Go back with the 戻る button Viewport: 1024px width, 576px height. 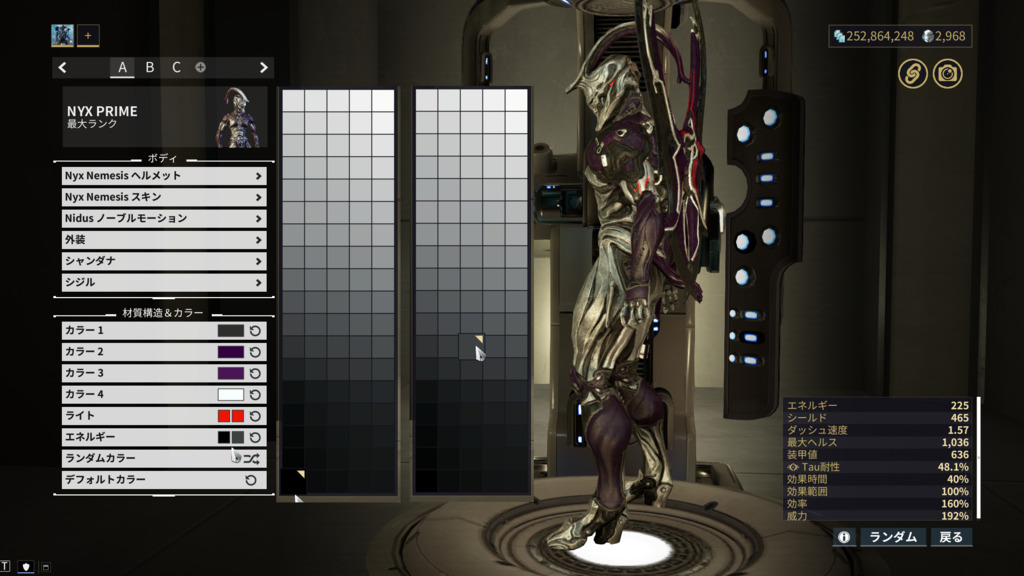pyautogui.click(x=950, y=537)
